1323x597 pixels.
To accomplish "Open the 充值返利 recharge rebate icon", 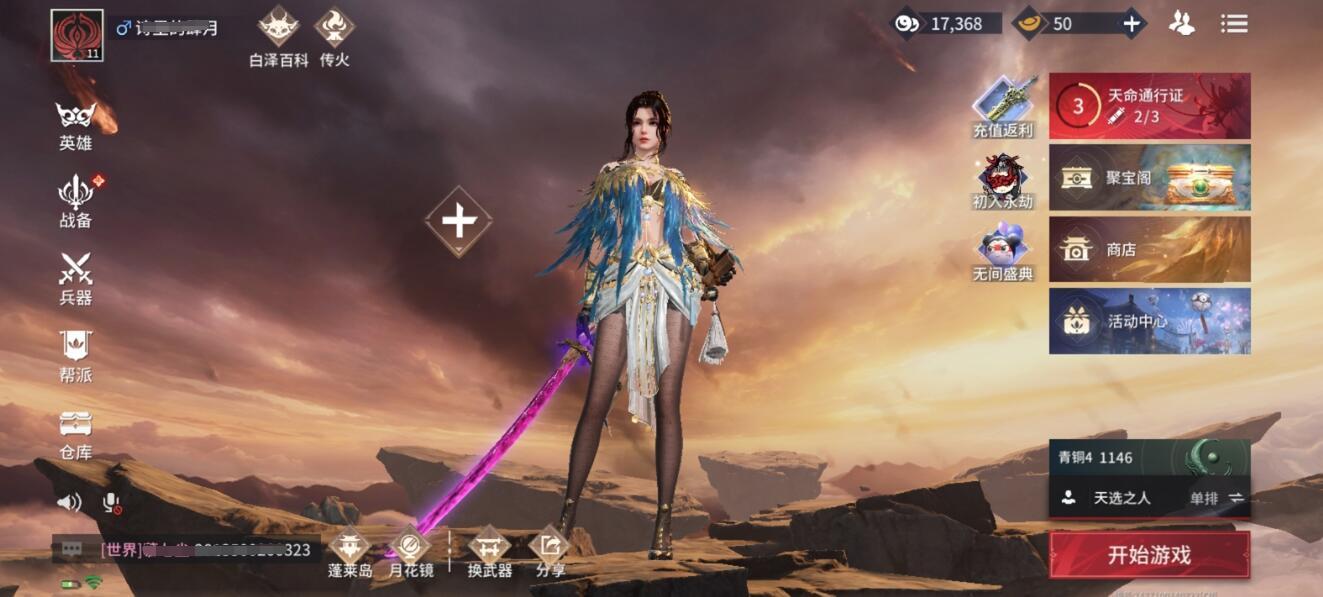I will (x=1002, y=106).
